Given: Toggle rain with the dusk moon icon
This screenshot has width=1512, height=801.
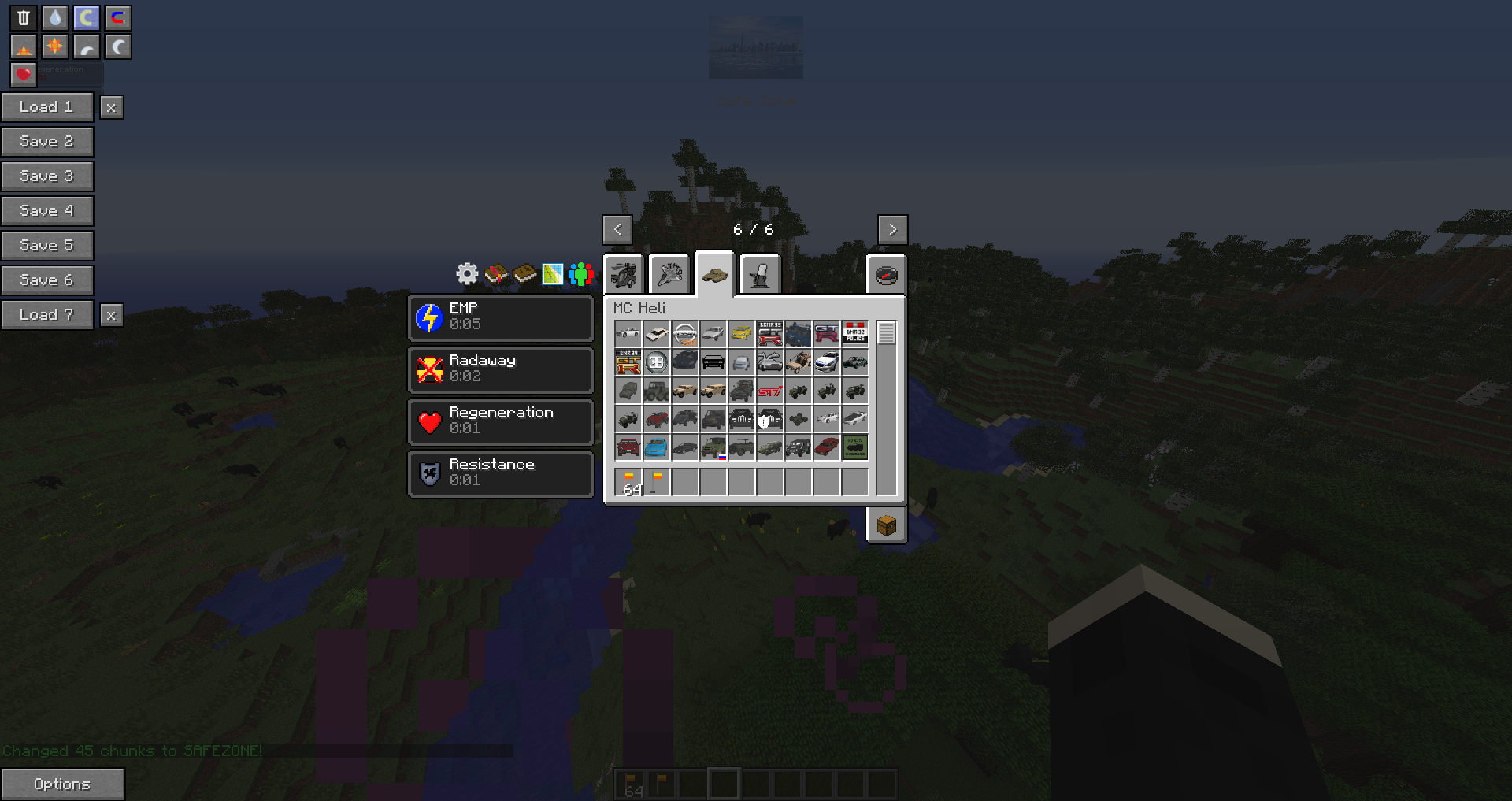Looking at the screenshot, I should (85, 46).
